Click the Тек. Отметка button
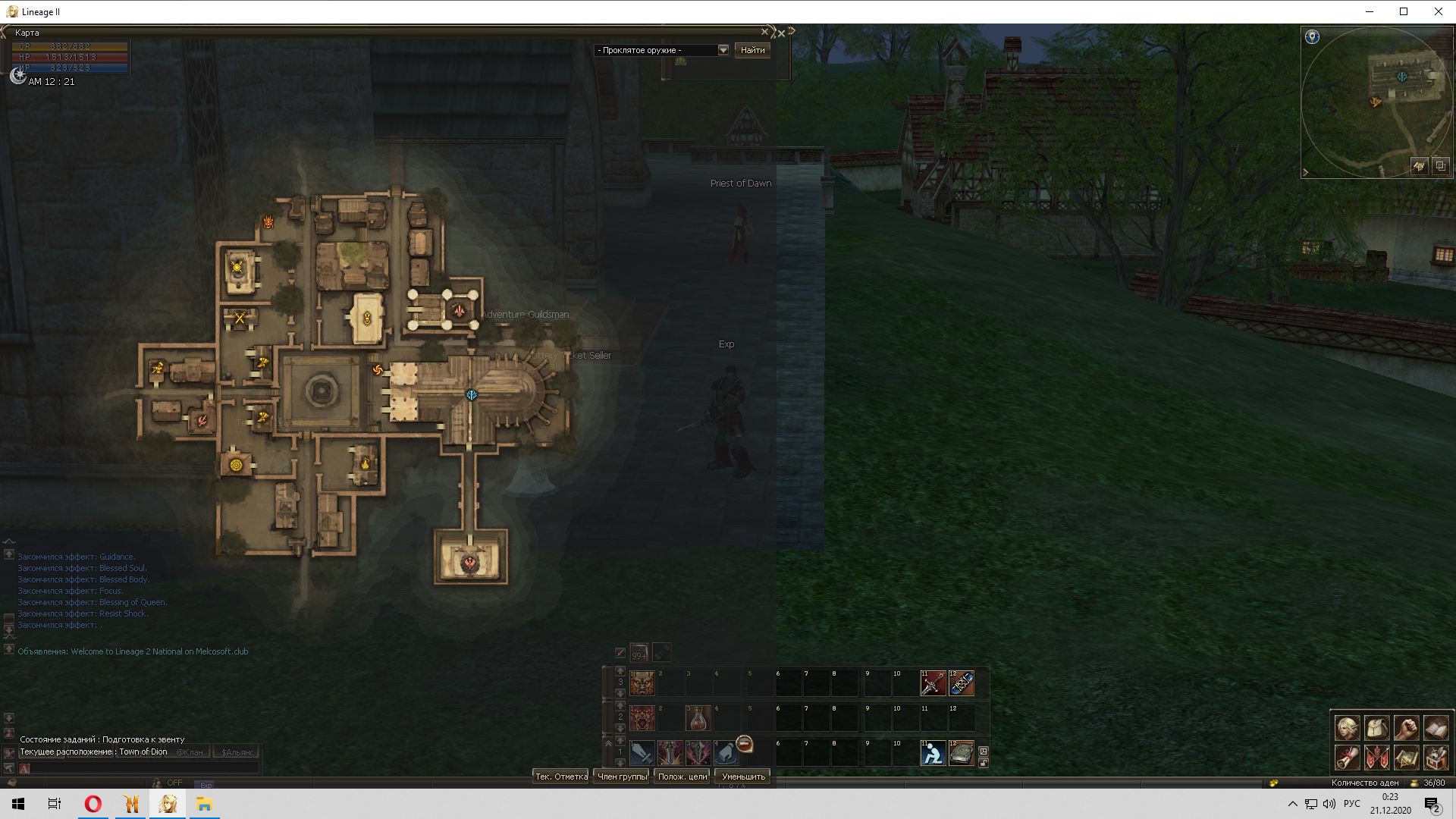 561,777
